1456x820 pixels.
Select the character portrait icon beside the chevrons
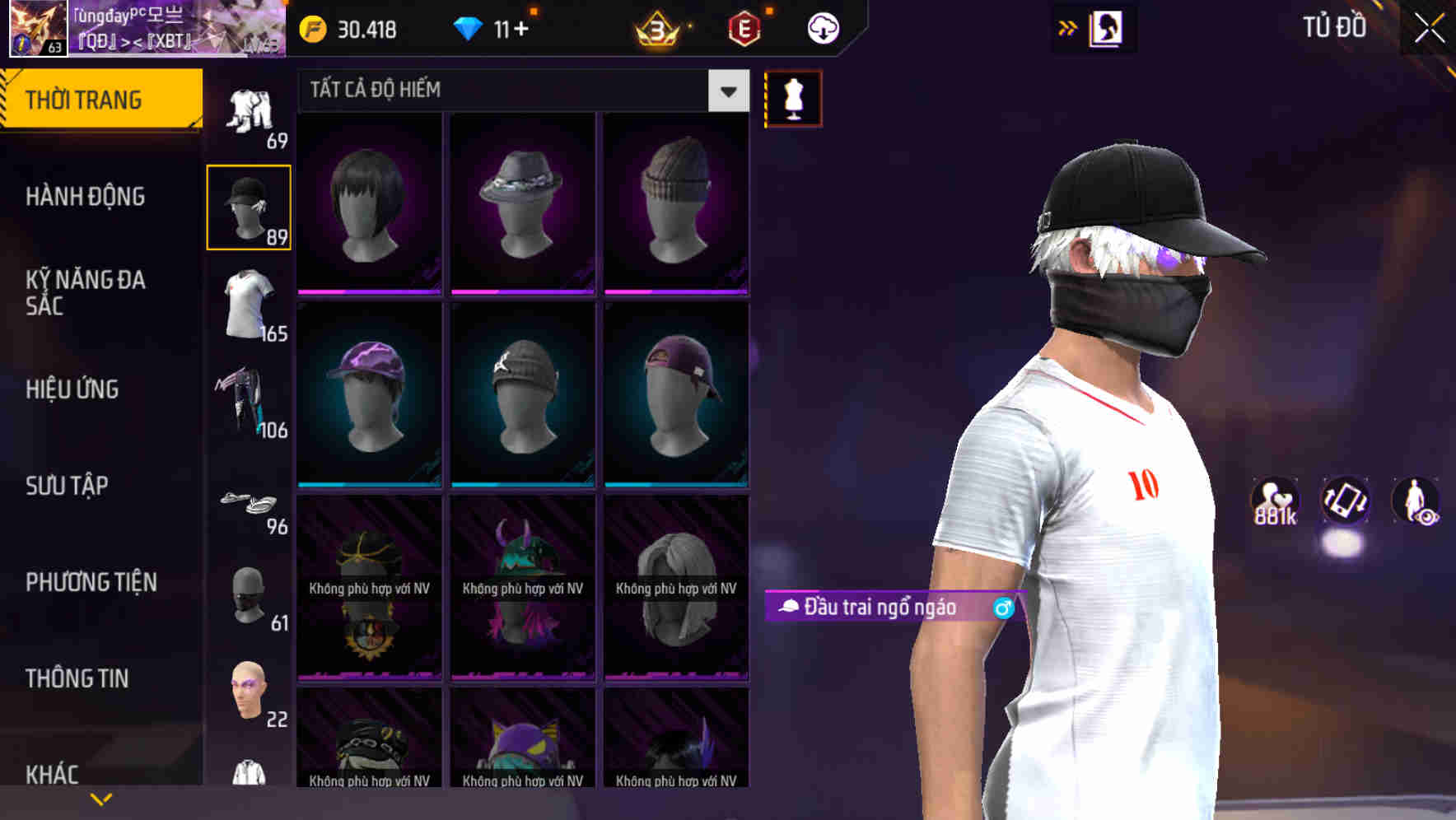pyautogui.click(x=1107, y=27)
